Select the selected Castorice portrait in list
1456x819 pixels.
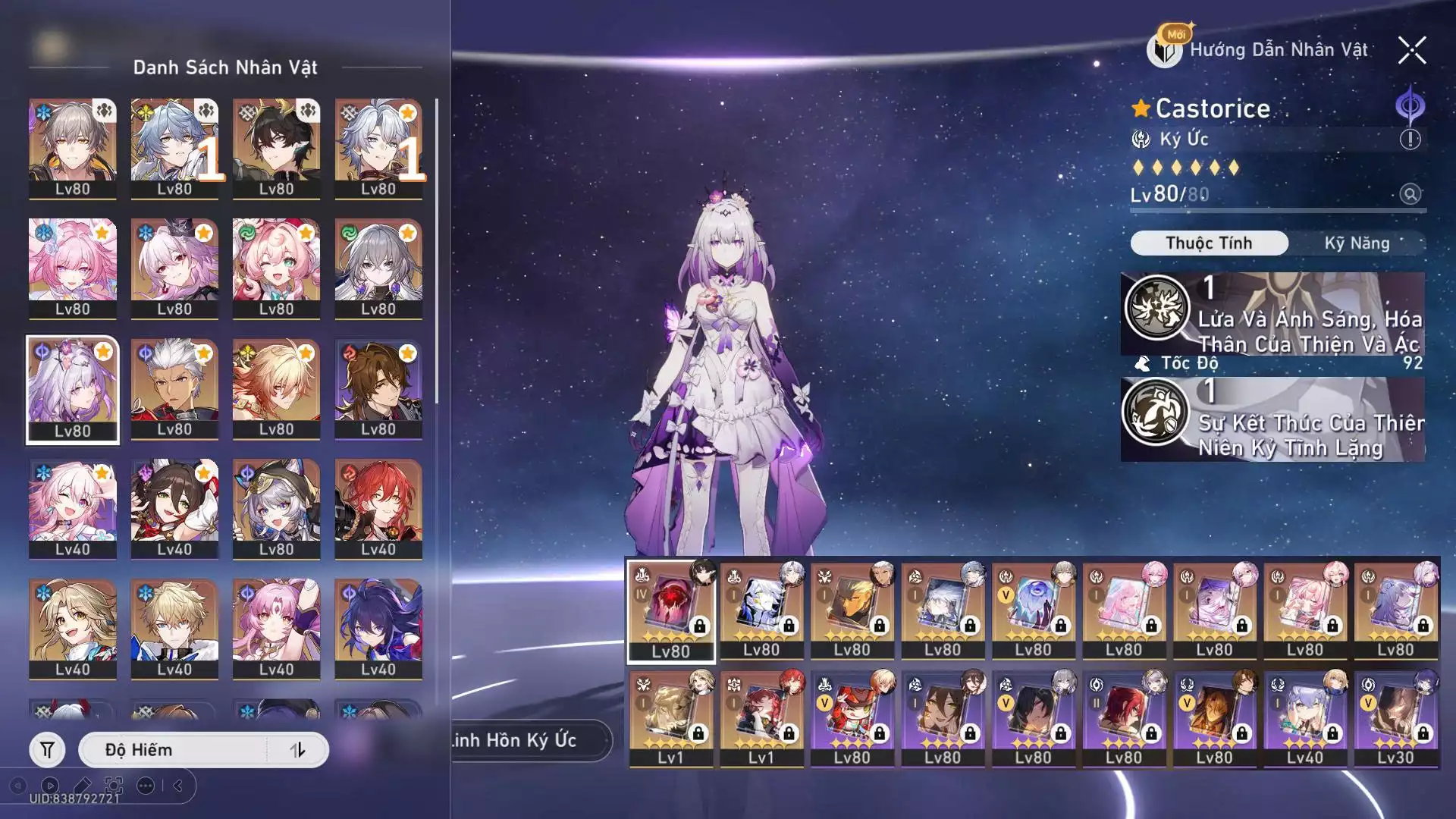point(73,390)
